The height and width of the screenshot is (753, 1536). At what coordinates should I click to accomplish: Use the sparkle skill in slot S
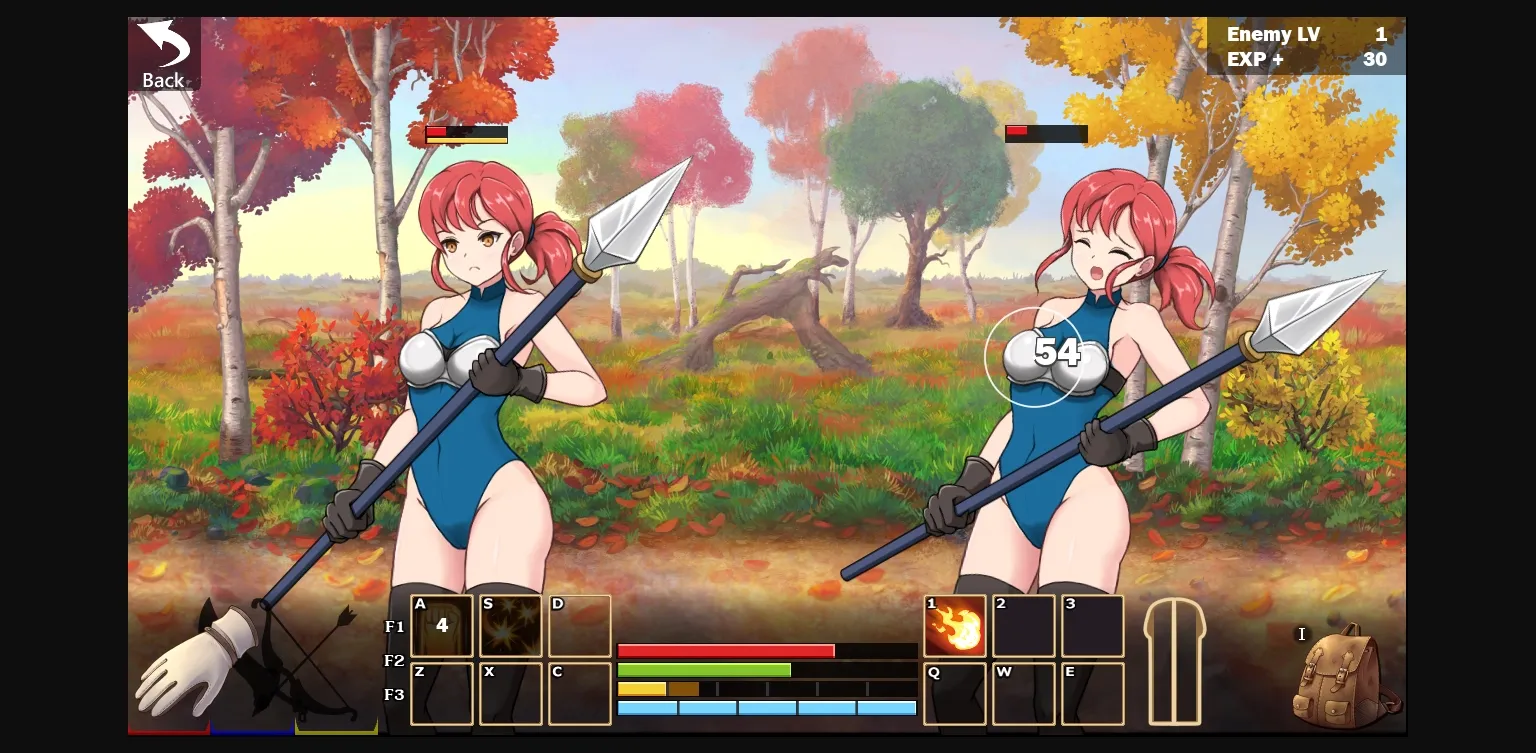[511, 626]
